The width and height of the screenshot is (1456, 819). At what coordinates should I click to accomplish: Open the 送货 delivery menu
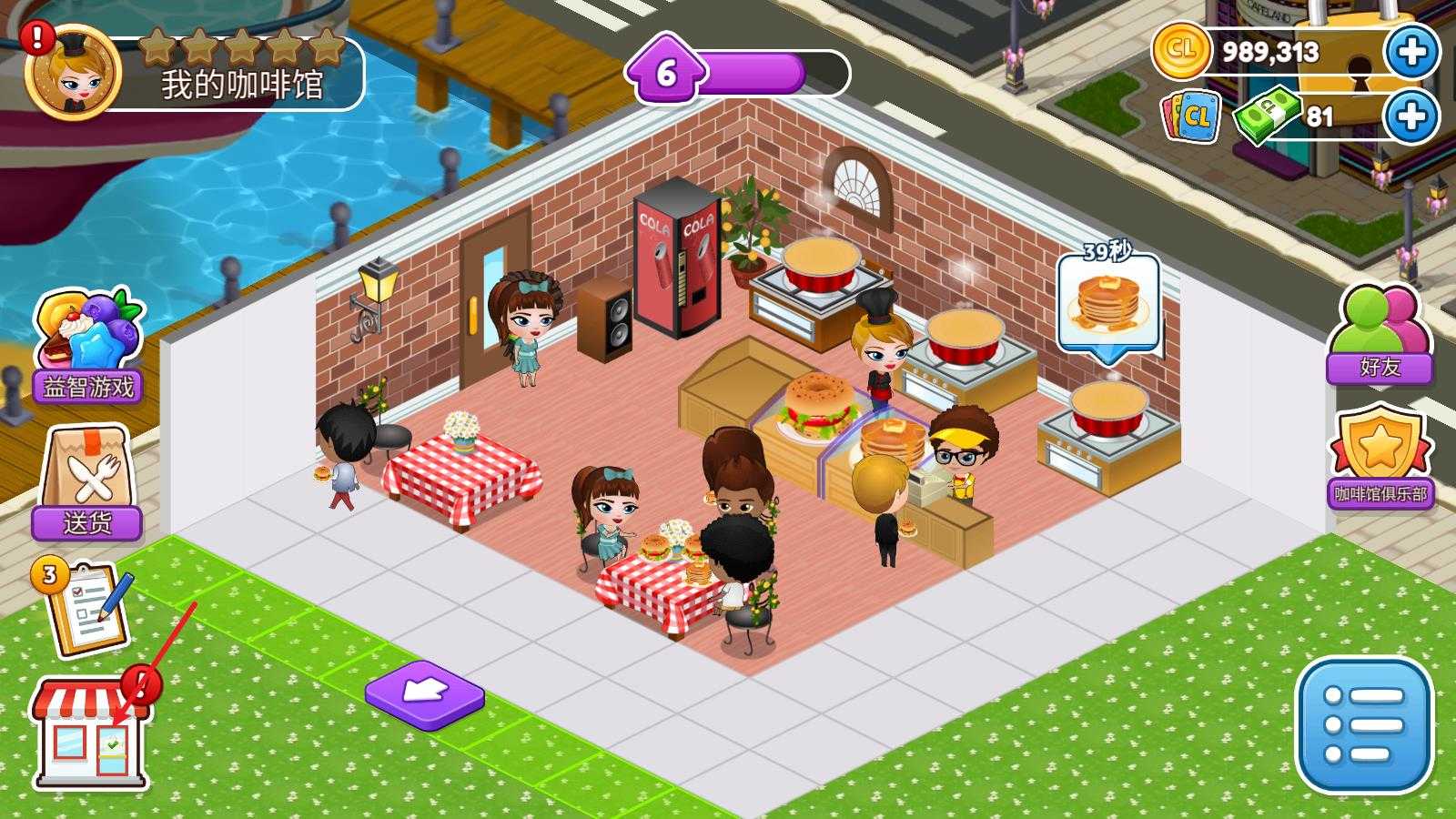point(87,484)
